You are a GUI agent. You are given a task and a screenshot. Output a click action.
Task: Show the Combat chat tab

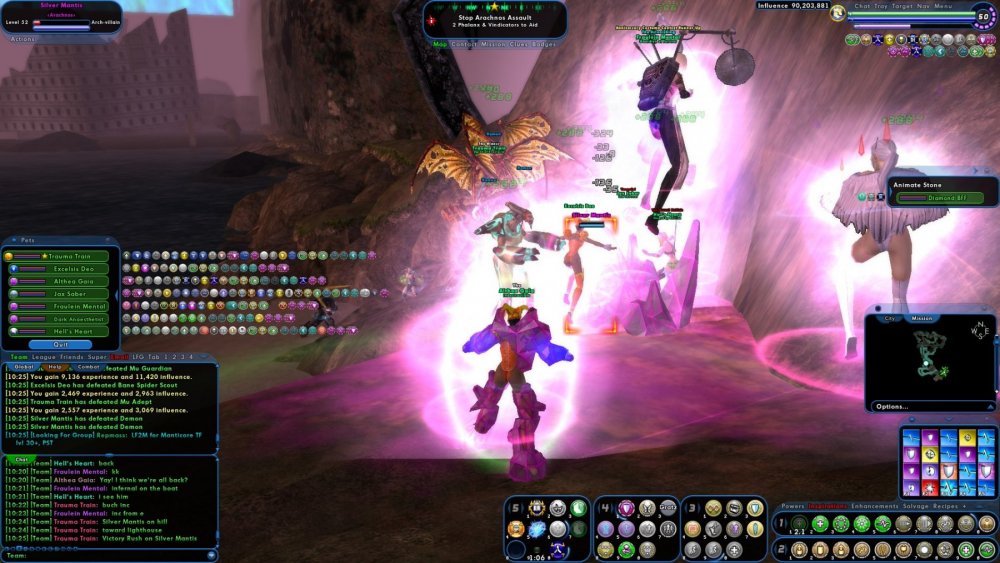tap(88, 367)
